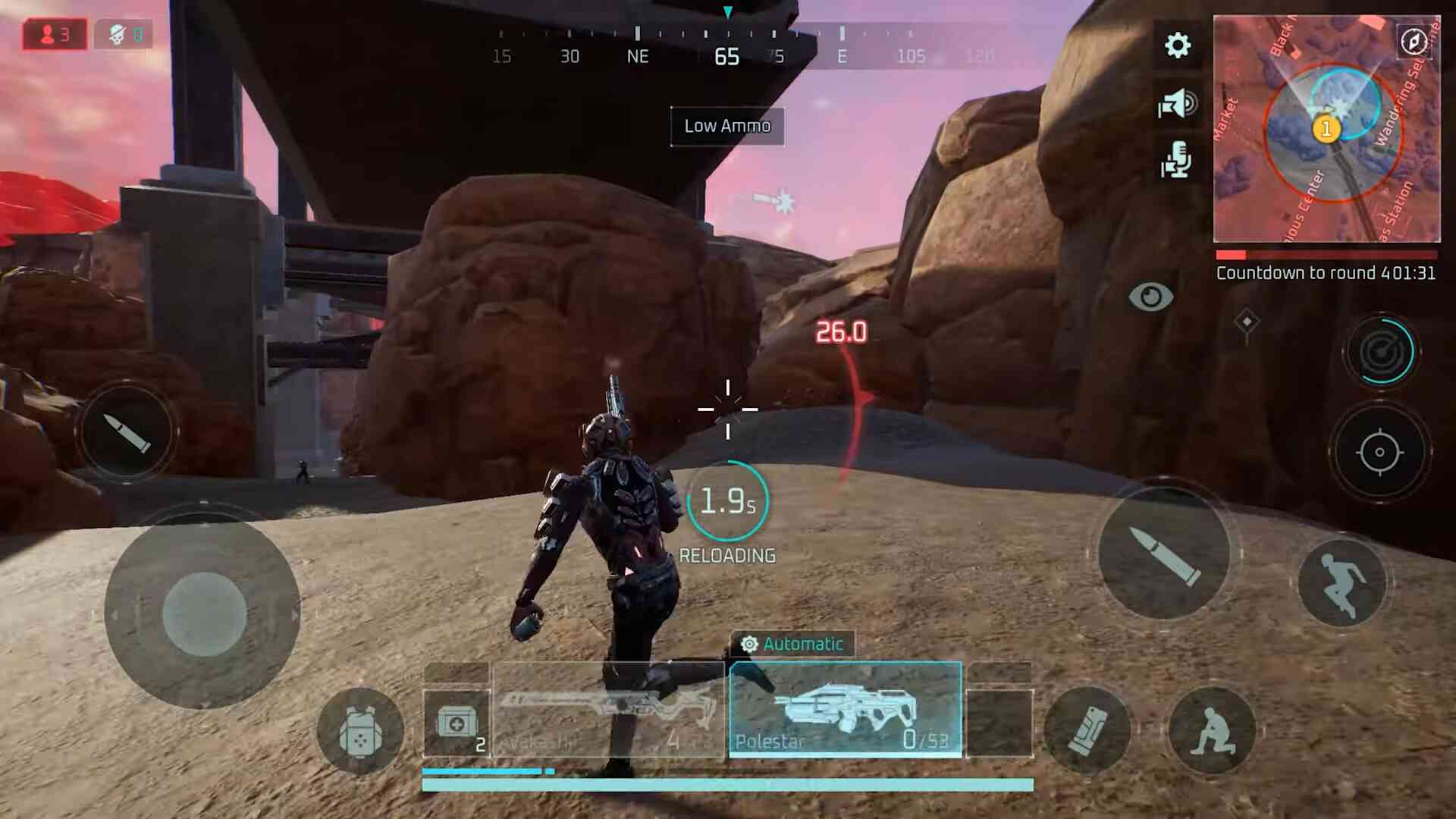Tap the ammo magazine reload button
This screenshot has width=1456, height=819.
click(1087, 730)
